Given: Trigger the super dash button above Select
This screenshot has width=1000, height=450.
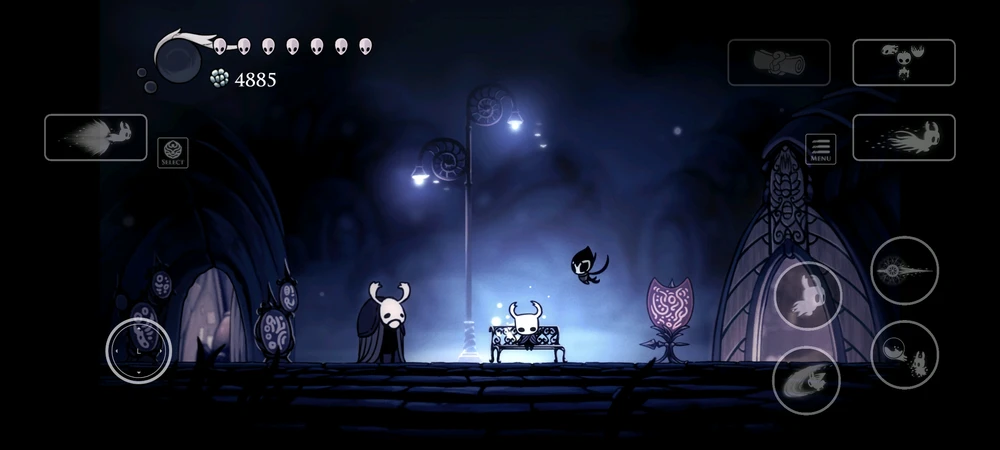Looking at the screenshot, I should click(95, 137).
